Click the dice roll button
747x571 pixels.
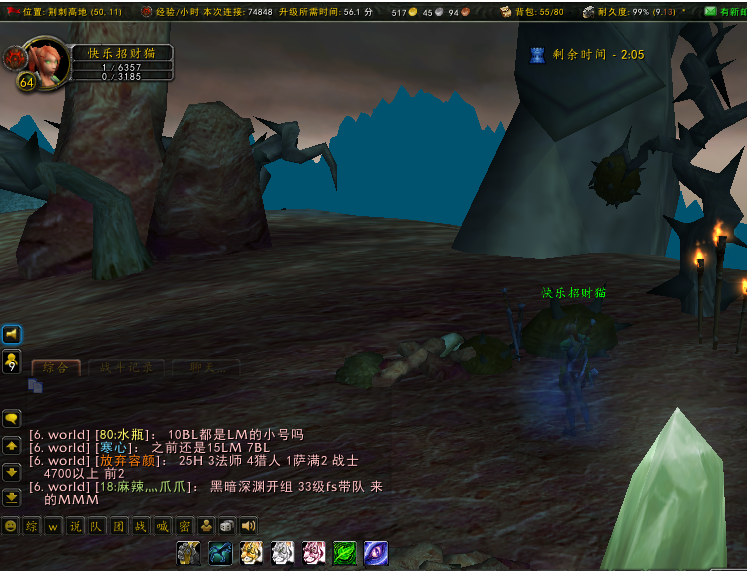point(227,525)
